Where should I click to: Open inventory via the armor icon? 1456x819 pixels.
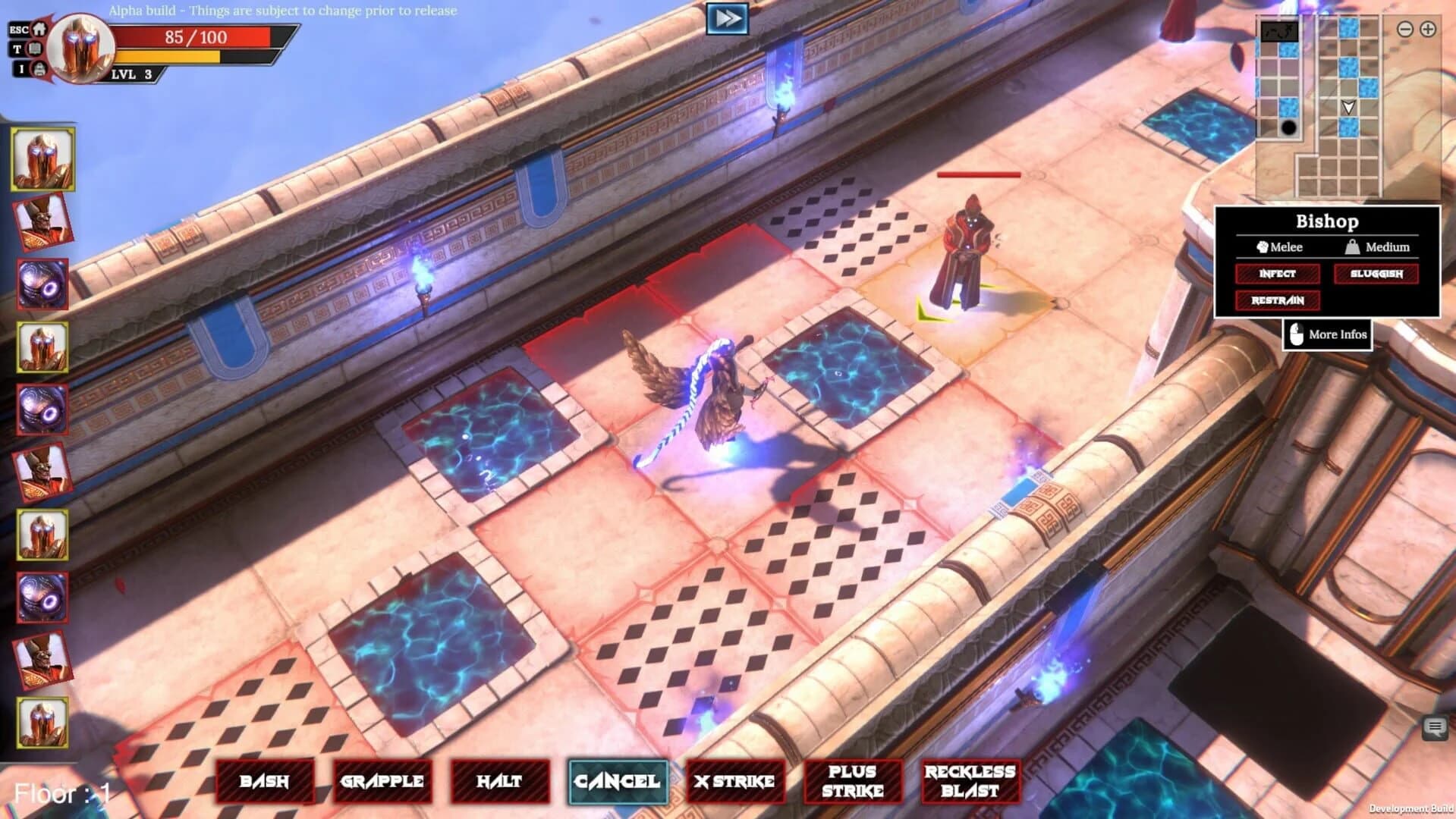tap(39, 70)
